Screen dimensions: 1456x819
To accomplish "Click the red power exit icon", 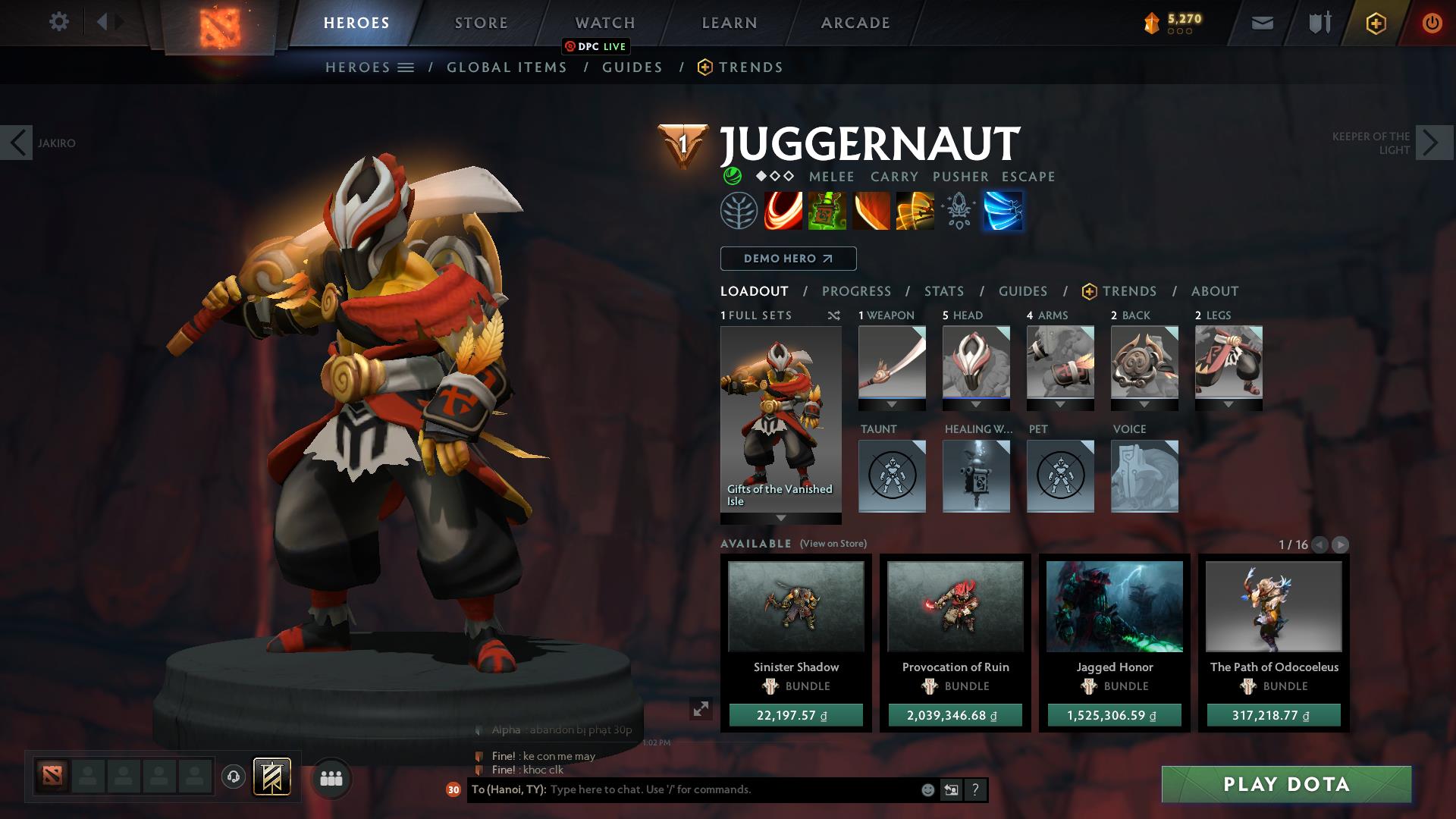I will 1430,23.
